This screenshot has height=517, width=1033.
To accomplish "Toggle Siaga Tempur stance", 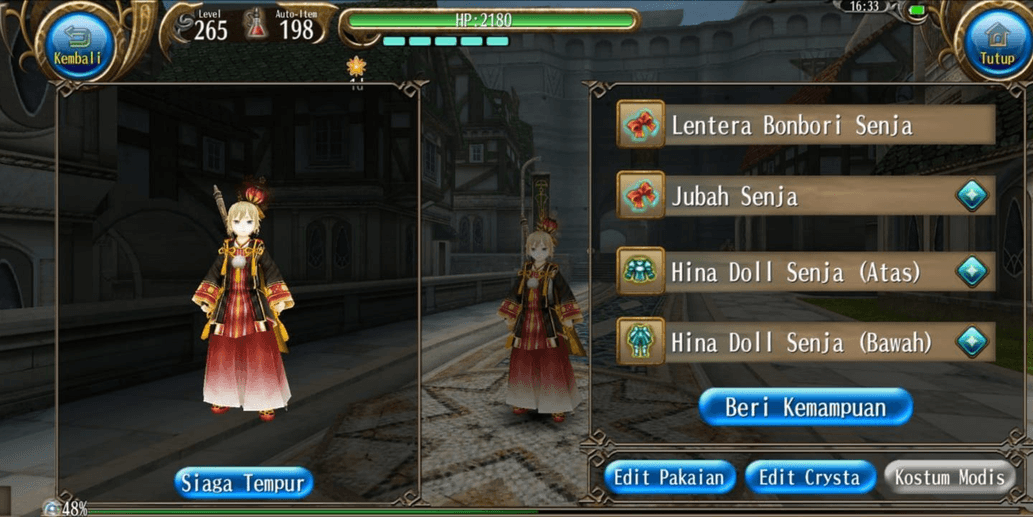I will [244, 483].
